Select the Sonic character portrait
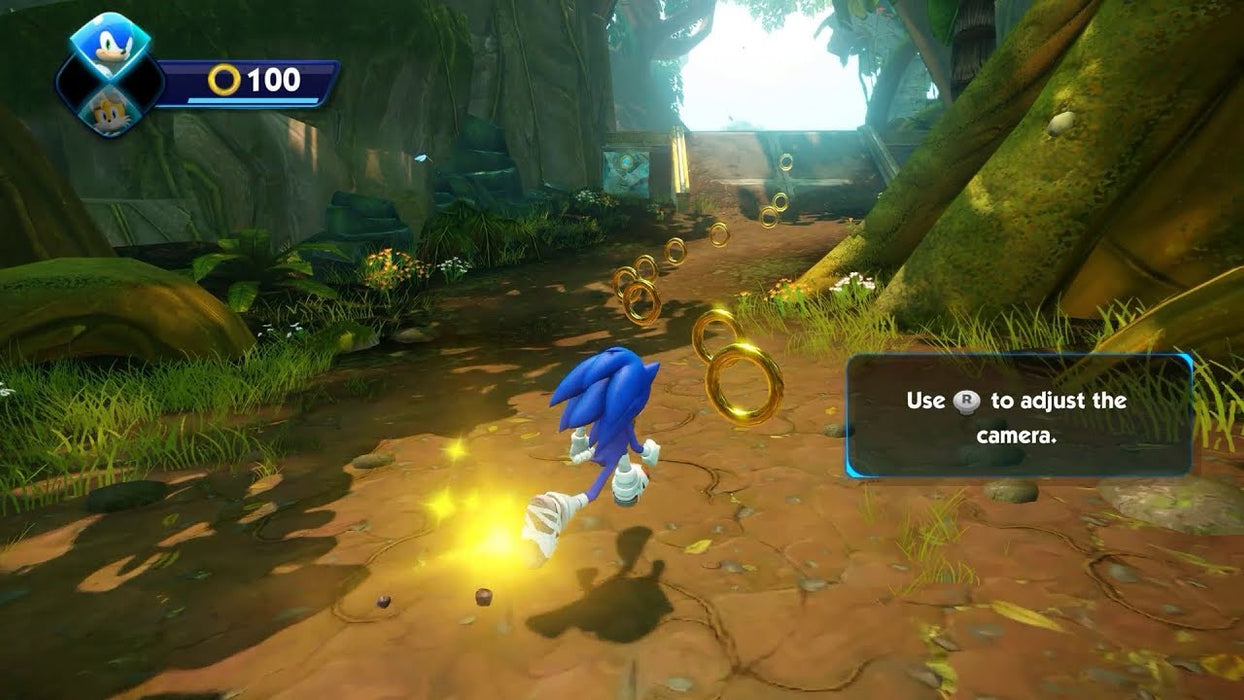 [x=110, y=47]
